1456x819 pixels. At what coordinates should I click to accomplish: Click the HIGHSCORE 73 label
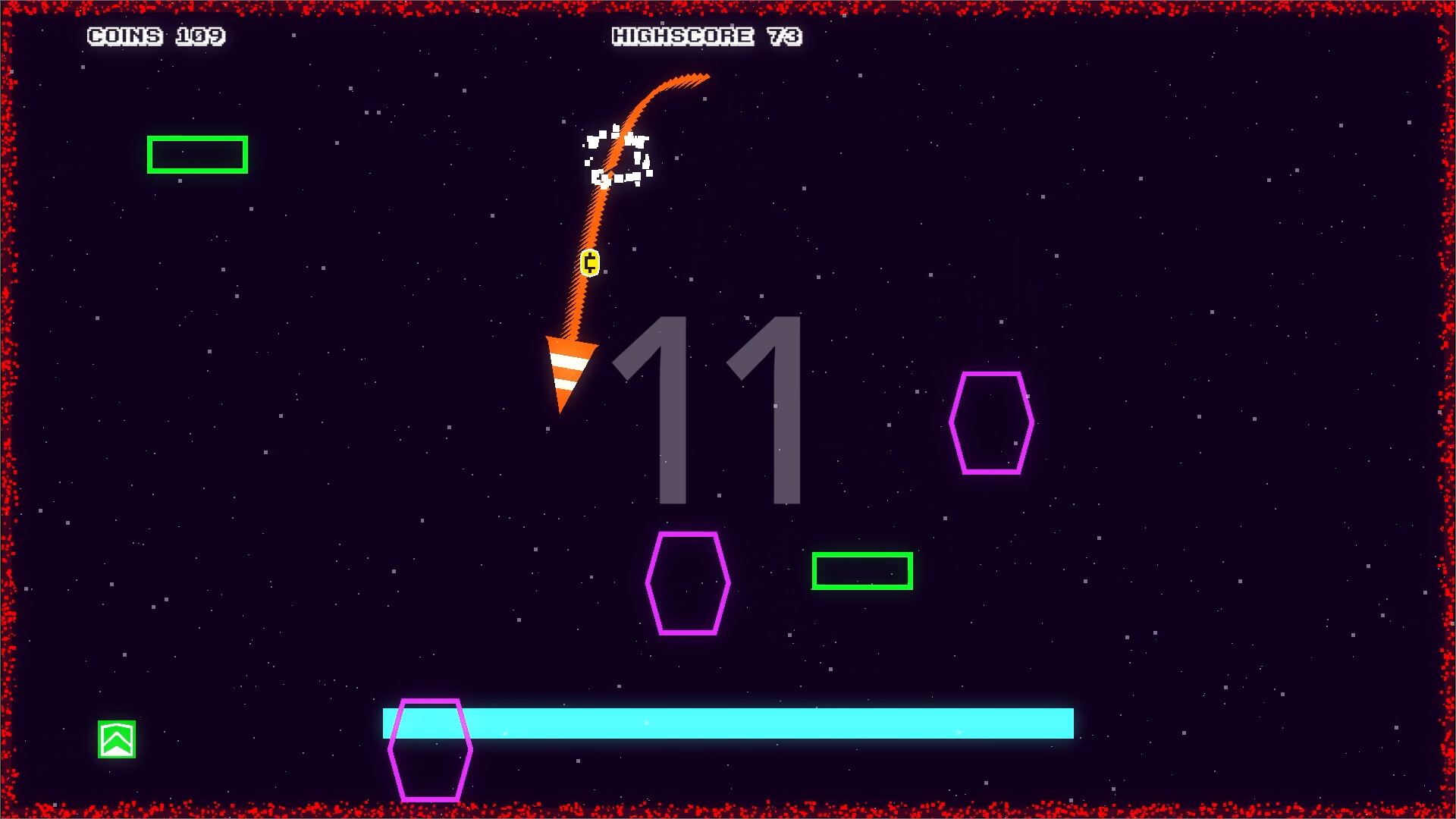[x=707, y=36]
